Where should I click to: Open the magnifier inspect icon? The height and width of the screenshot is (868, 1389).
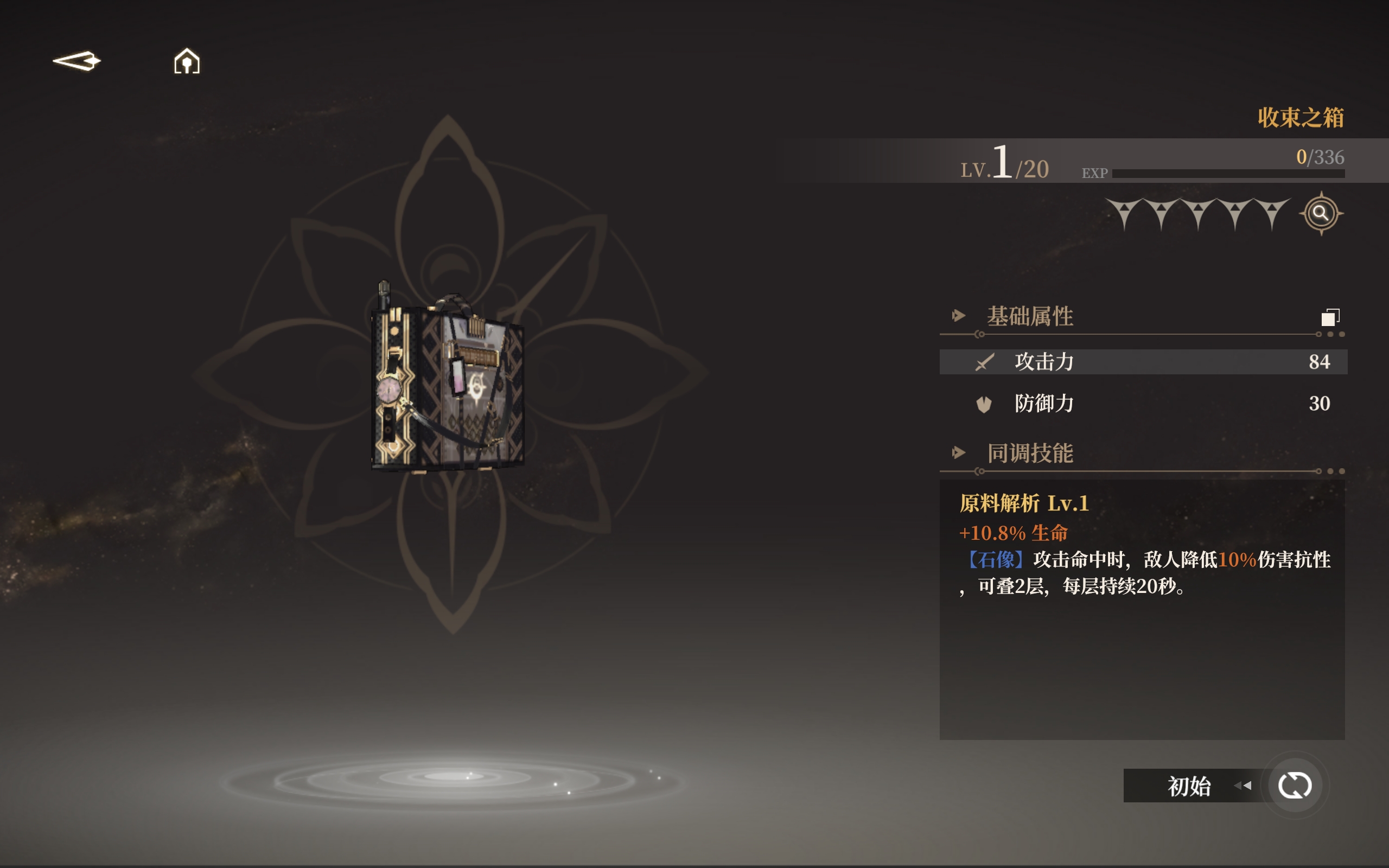click(1321, 214)
